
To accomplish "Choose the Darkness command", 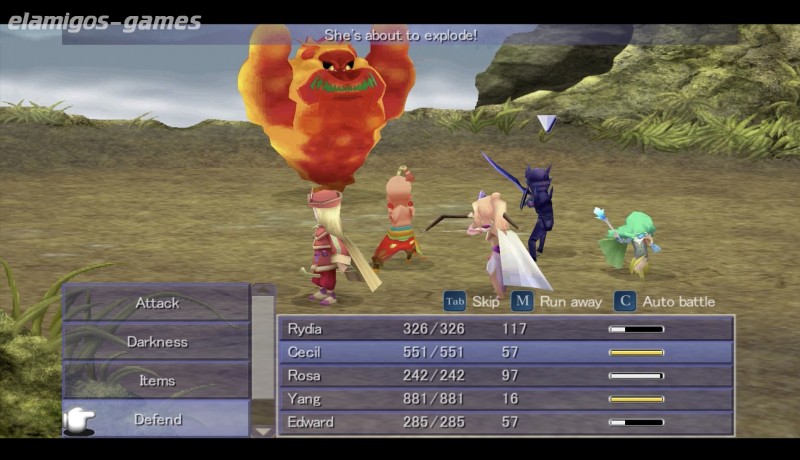I will (x=157, y=342).
